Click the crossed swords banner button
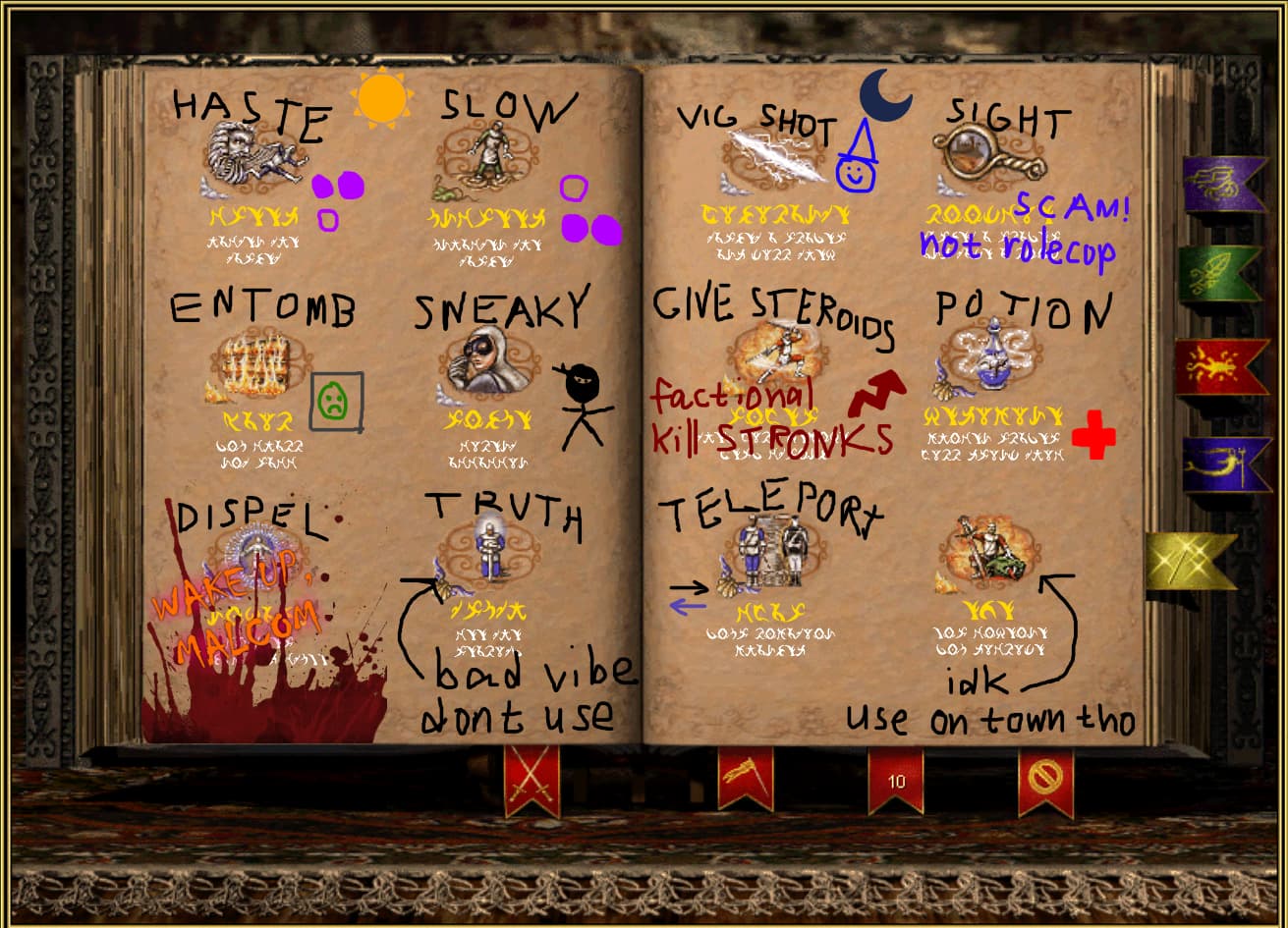Screen dimensions: 1288x928 [532, 779]
